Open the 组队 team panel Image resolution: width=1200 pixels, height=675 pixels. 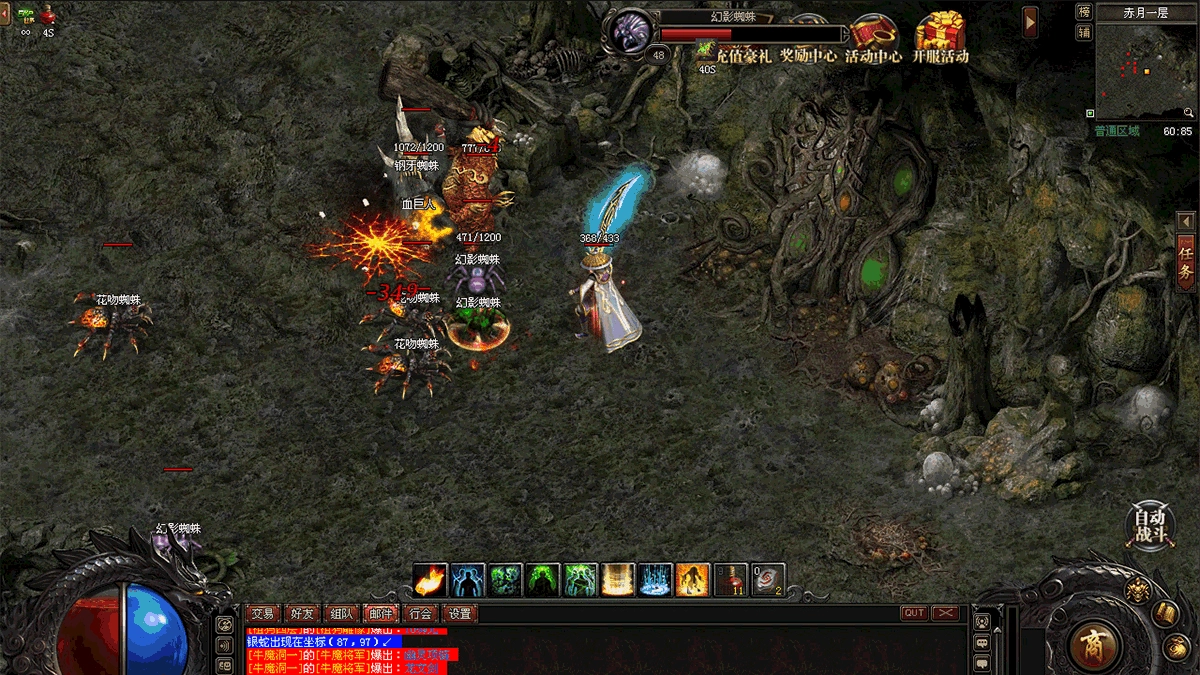coord(341,613)
